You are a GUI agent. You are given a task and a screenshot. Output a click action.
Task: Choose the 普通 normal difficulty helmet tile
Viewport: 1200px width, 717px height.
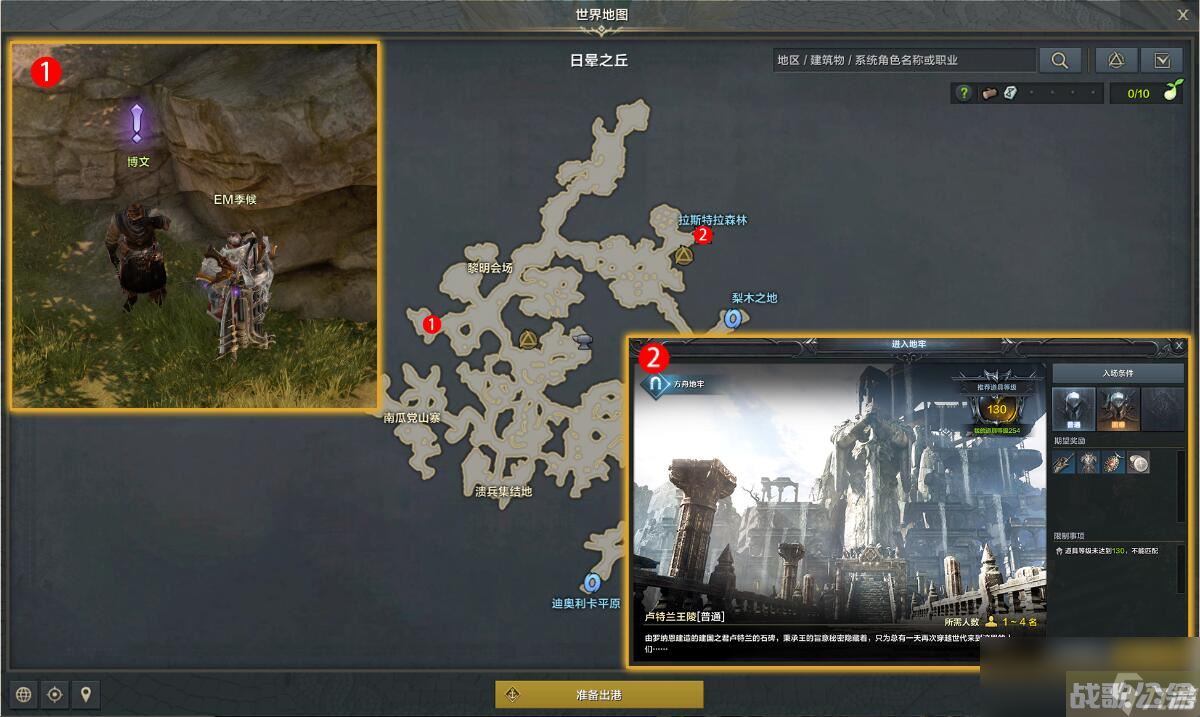(1072, 408)
